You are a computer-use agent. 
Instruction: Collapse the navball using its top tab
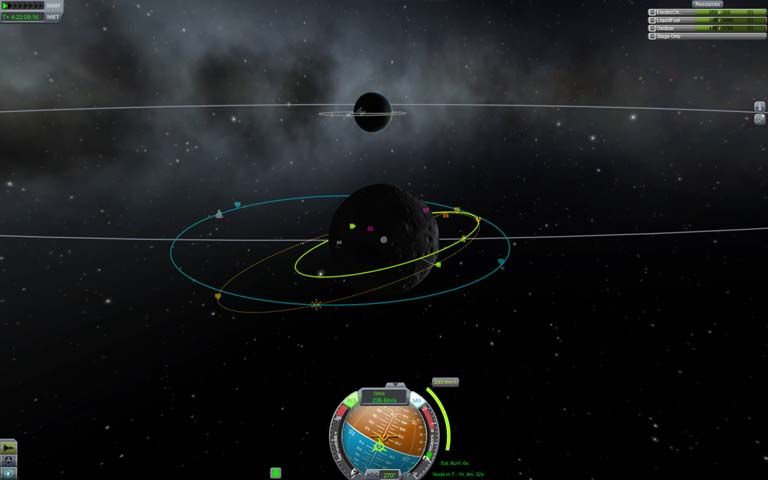pos(396,384)
